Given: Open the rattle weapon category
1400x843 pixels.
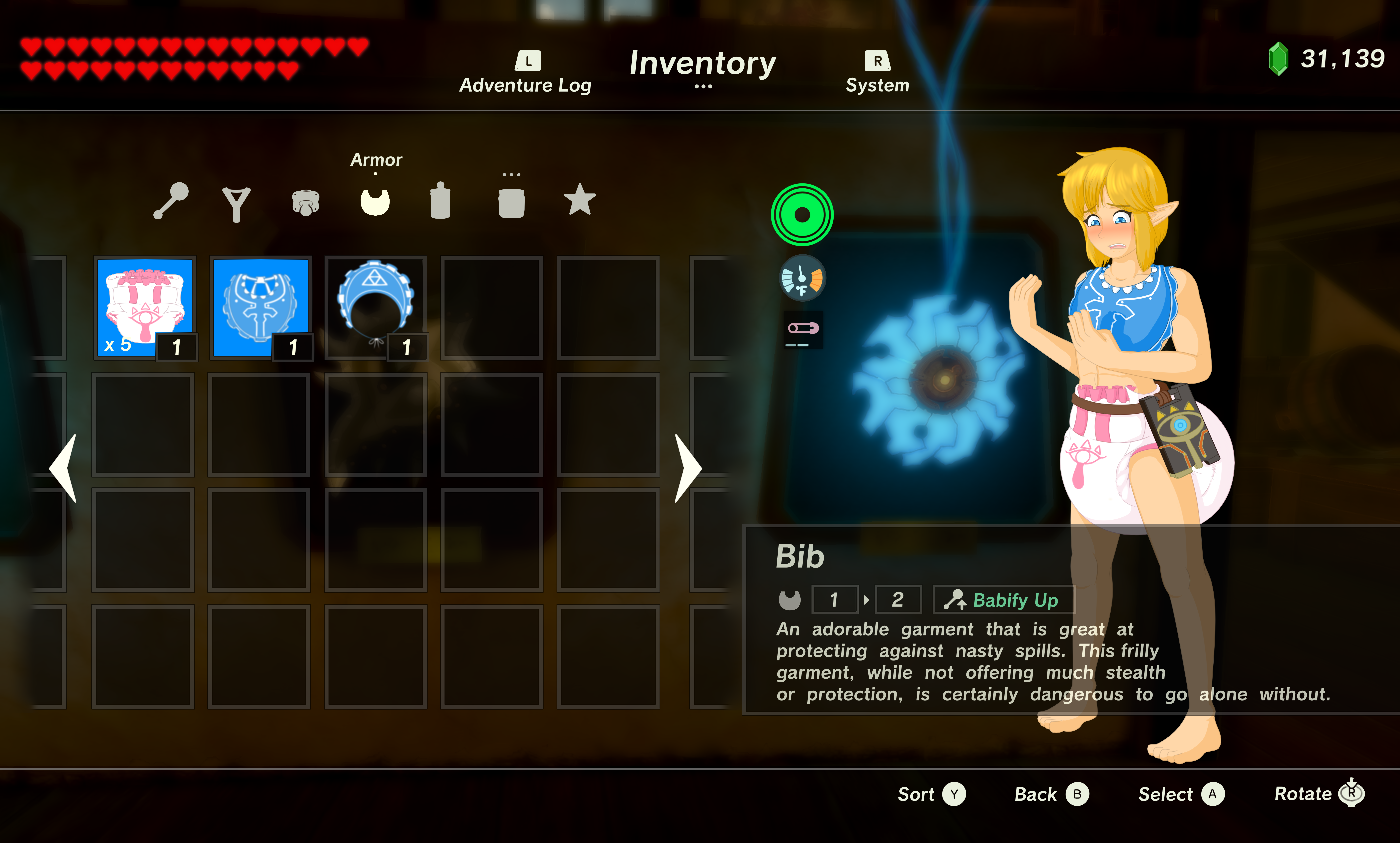Looking at the screenshot, I should (x=171, y=201).
